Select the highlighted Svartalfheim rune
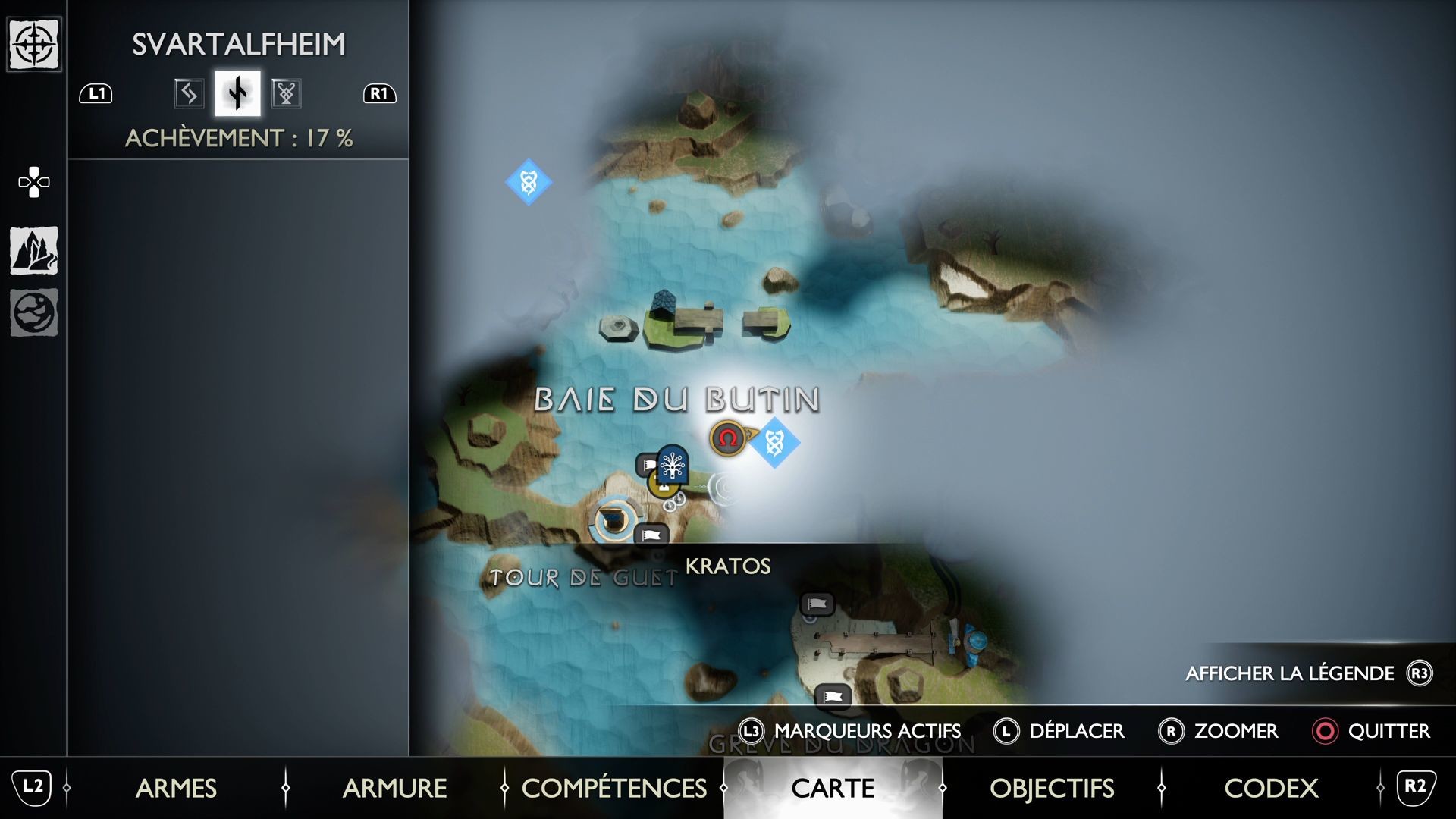The width and height of the screenshot is (1456, 819). pyautogui.click(x=237, y=93)
